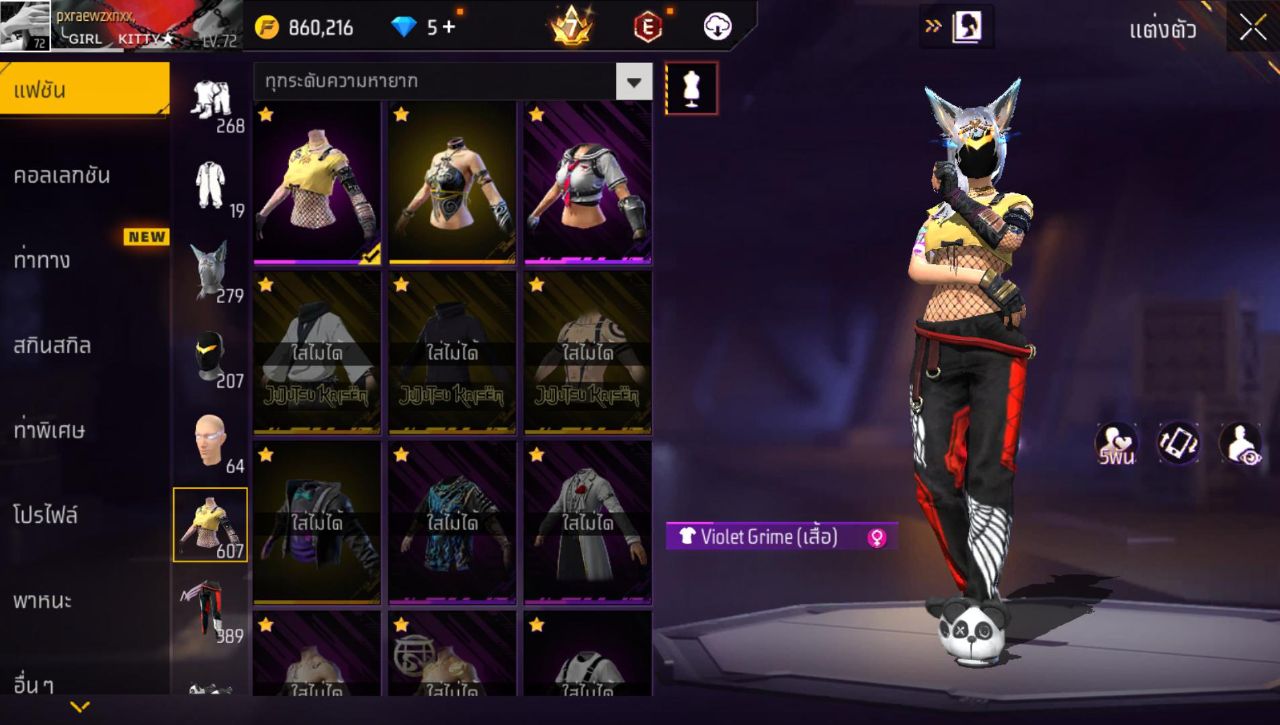1280x725 pixels.
Task: Switch to the แฟชัน tab
Action: click(x=84, y=90)
